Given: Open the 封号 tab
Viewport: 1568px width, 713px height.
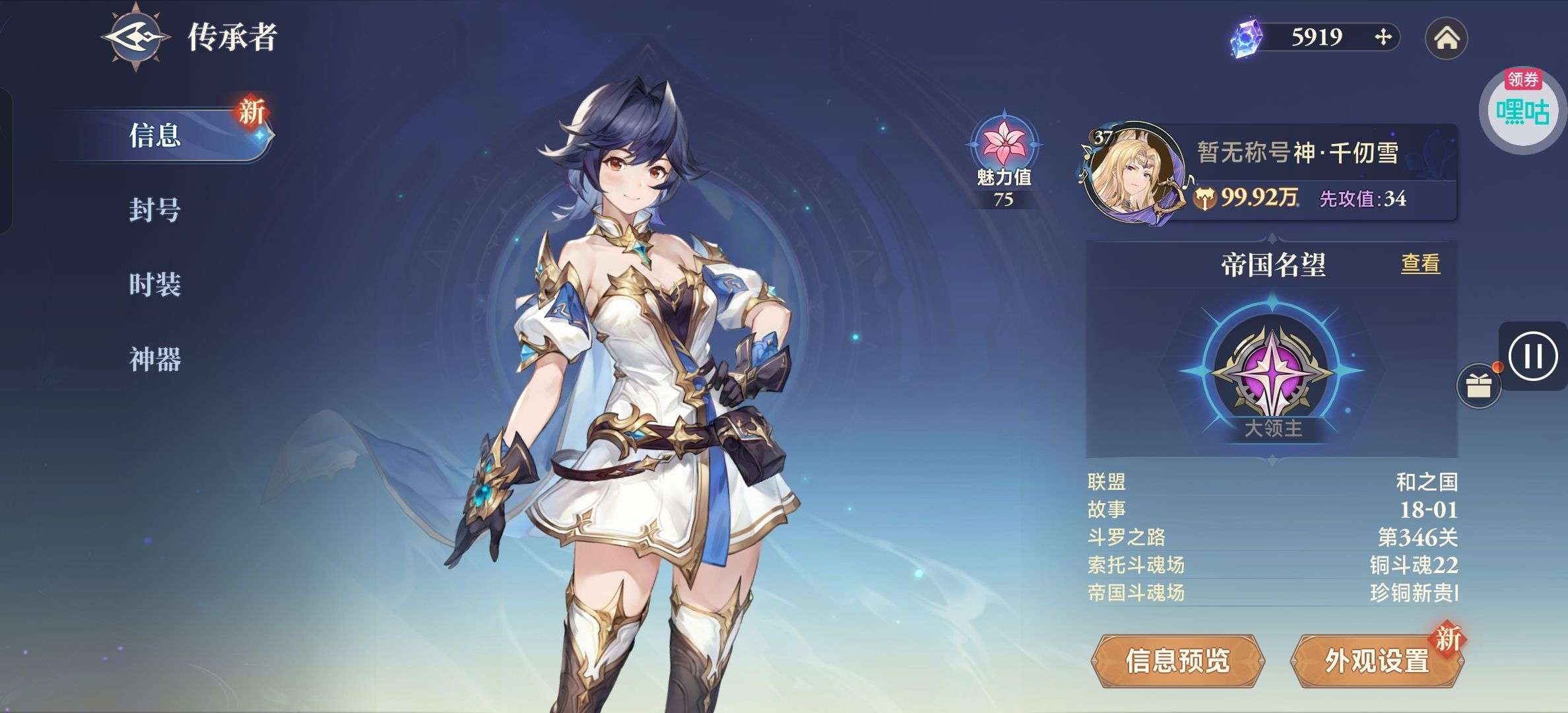Looking at the screenshot, I should [156, 210].
